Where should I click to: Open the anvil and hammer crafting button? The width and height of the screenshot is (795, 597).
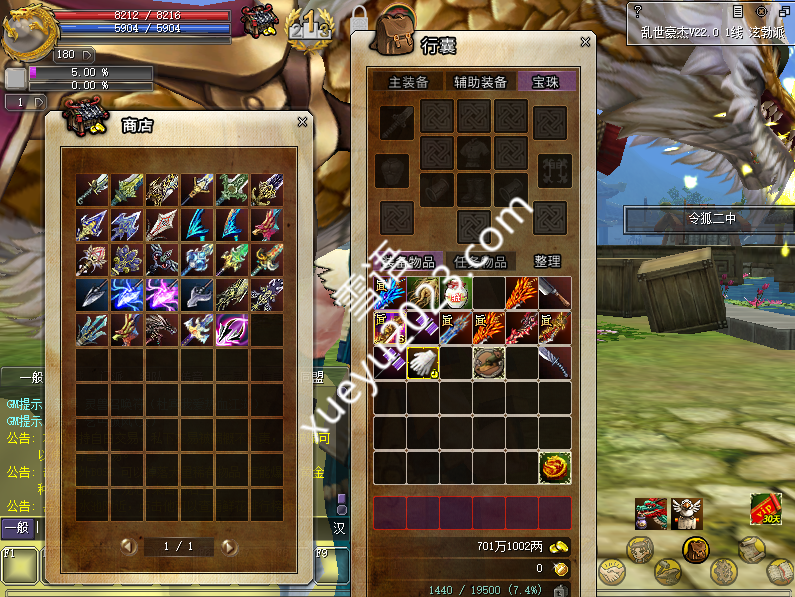(668, 572)
